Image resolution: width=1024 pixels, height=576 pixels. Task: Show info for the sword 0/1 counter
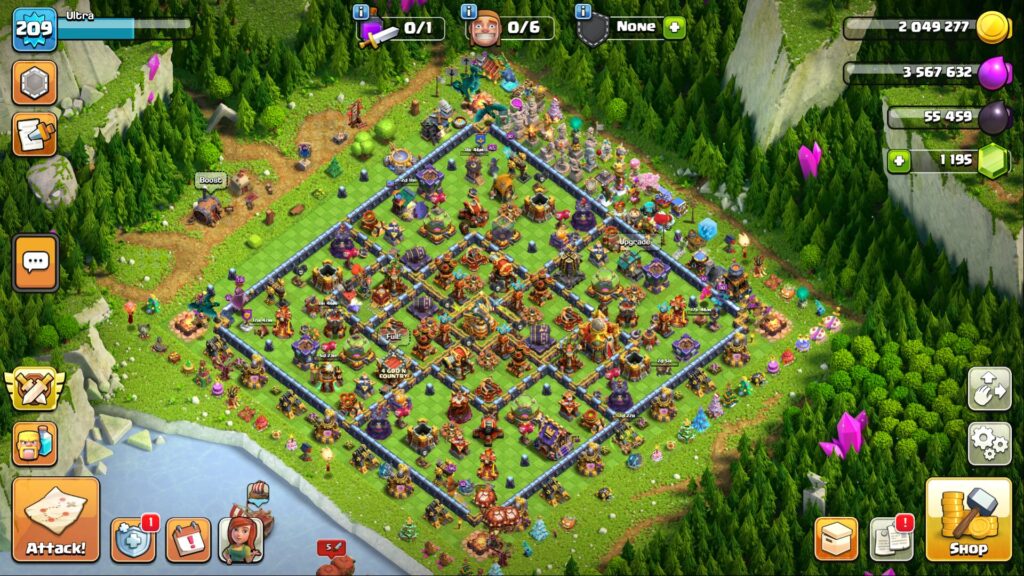361,12
